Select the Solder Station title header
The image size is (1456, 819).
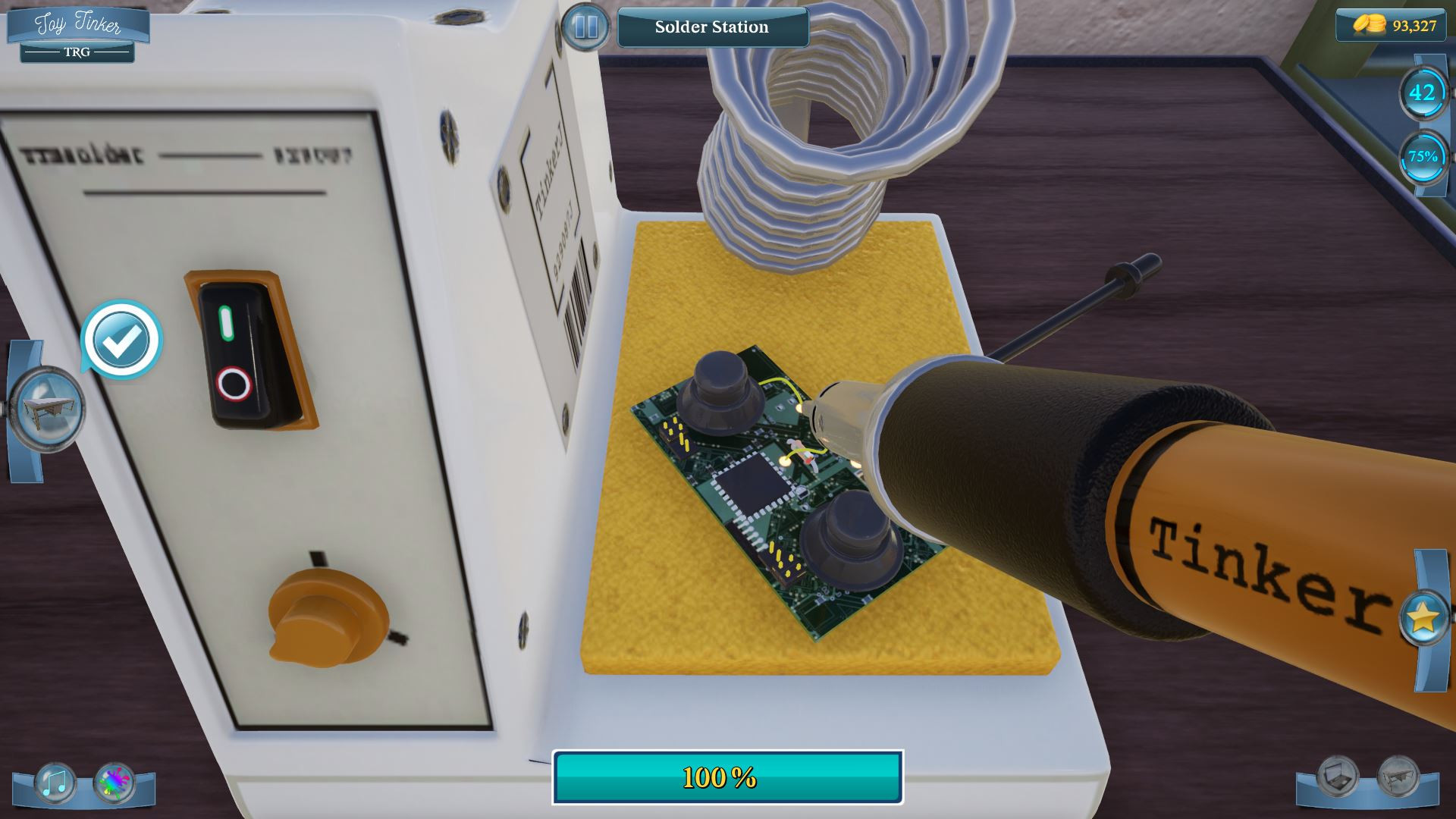coord(711,27)
